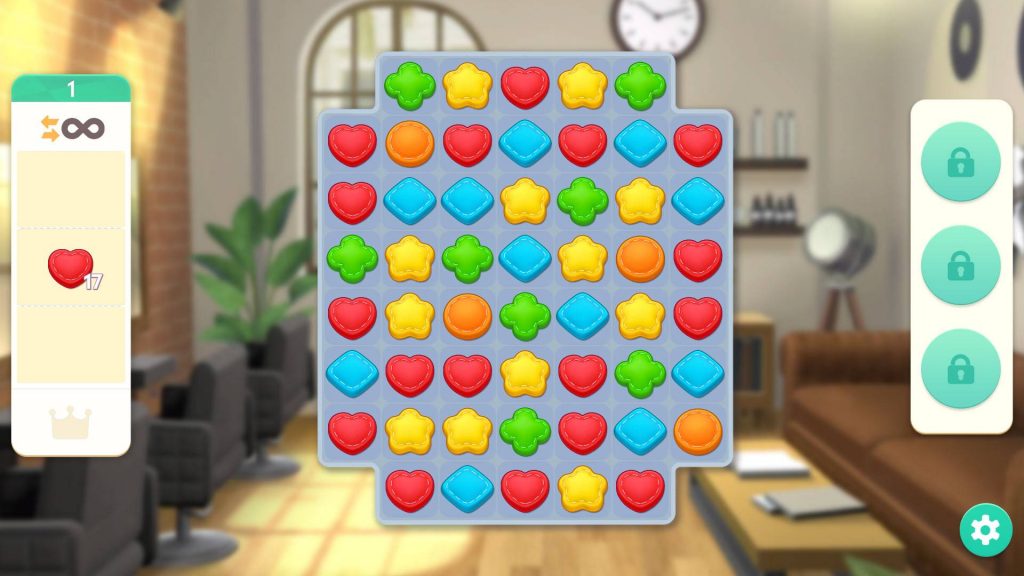Pick the red heart between two yellow stars

tap(525, 87)
